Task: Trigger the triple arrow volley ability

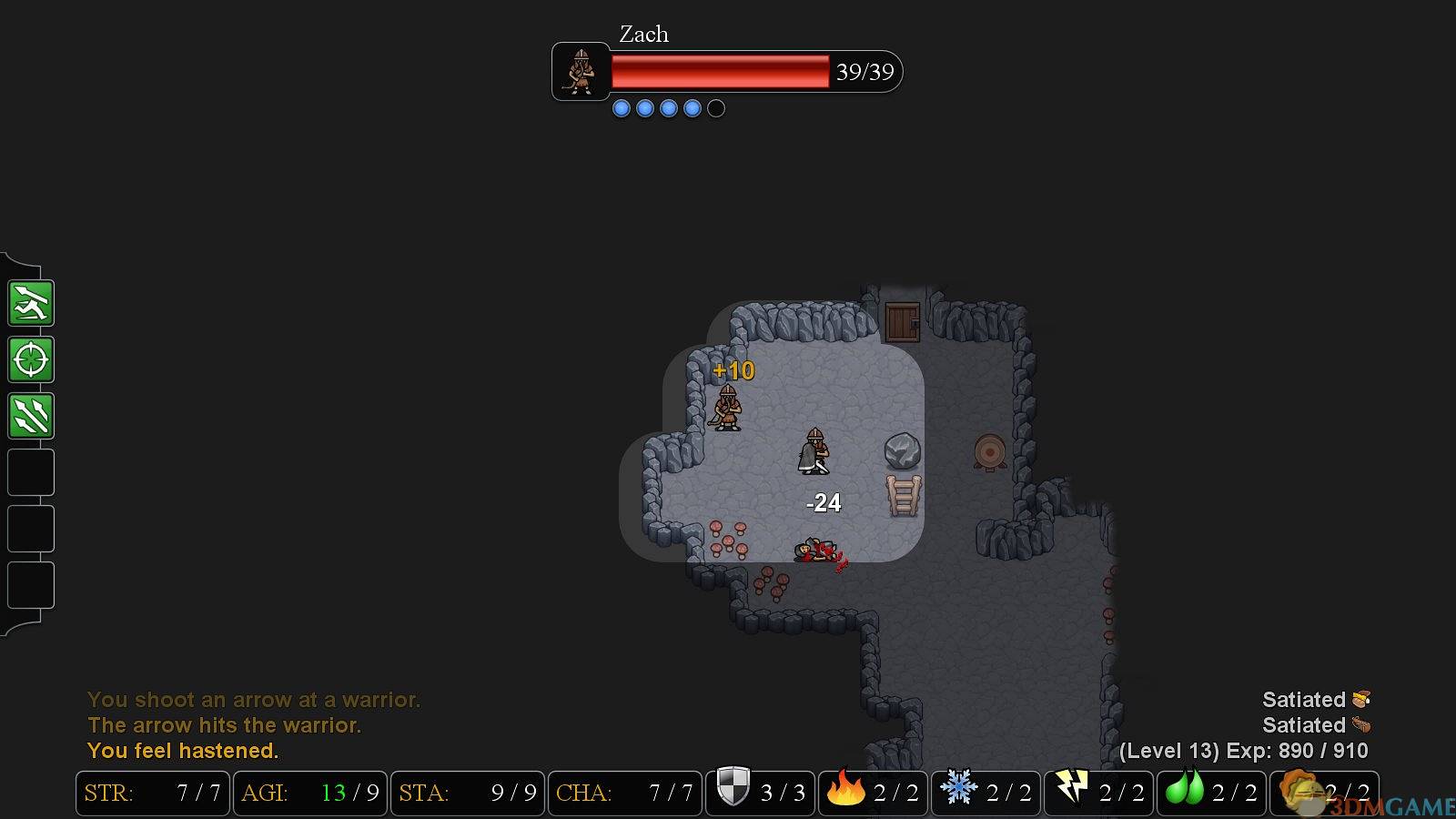Action: pyautogui.click(x=31, y=416)
